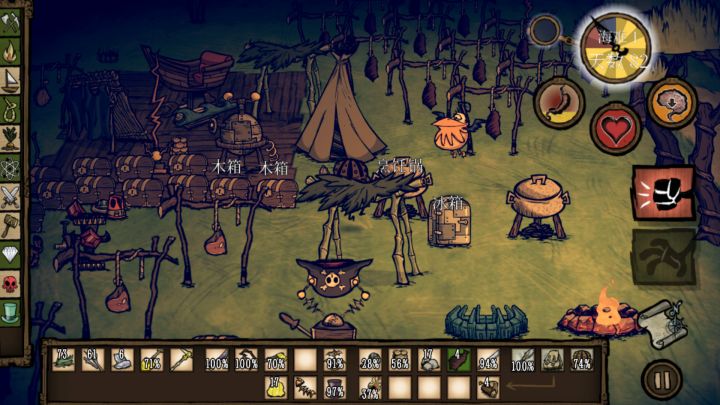Switch to the rope trap survival tab
720x405 pixels.
point(11,108)
